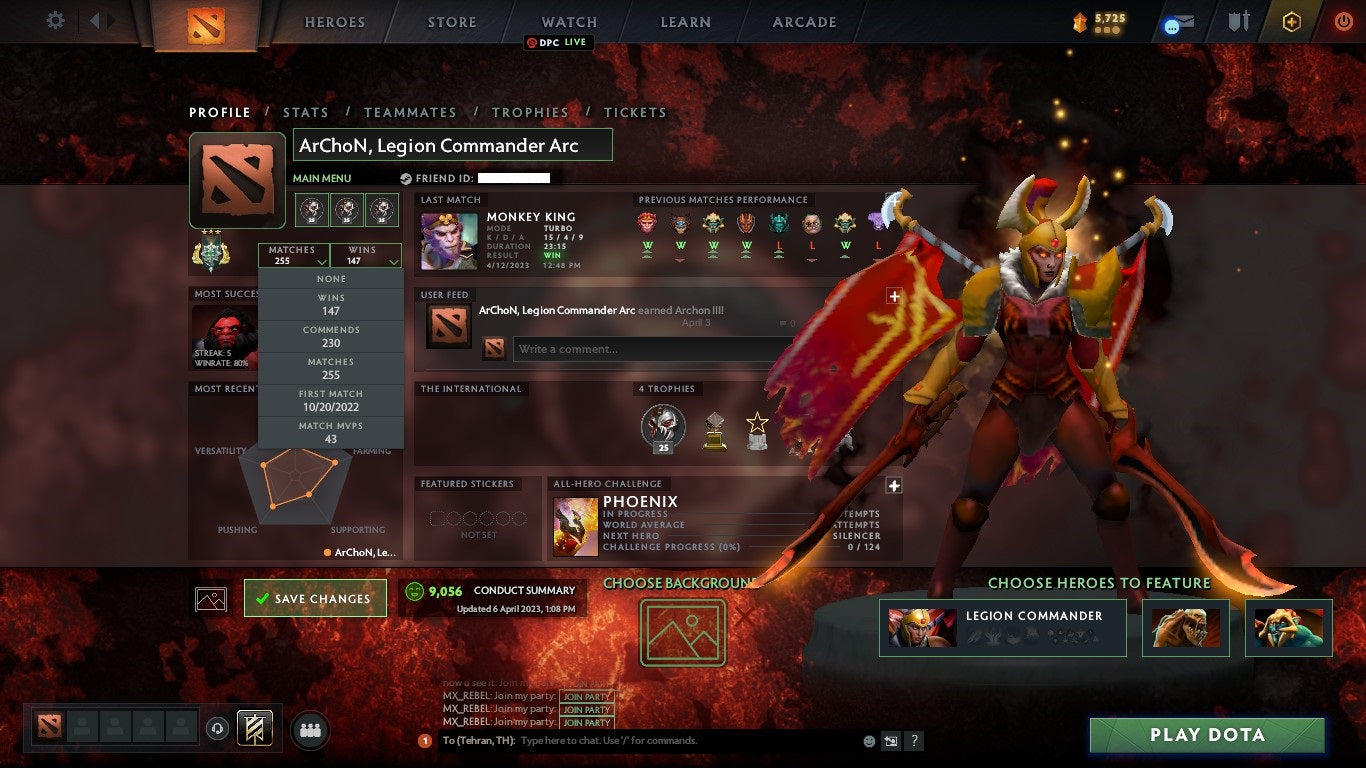Screen dimensions: 1366x768
Task: Select NONE in the stat dropdown
Action: (x=330, y=278)
